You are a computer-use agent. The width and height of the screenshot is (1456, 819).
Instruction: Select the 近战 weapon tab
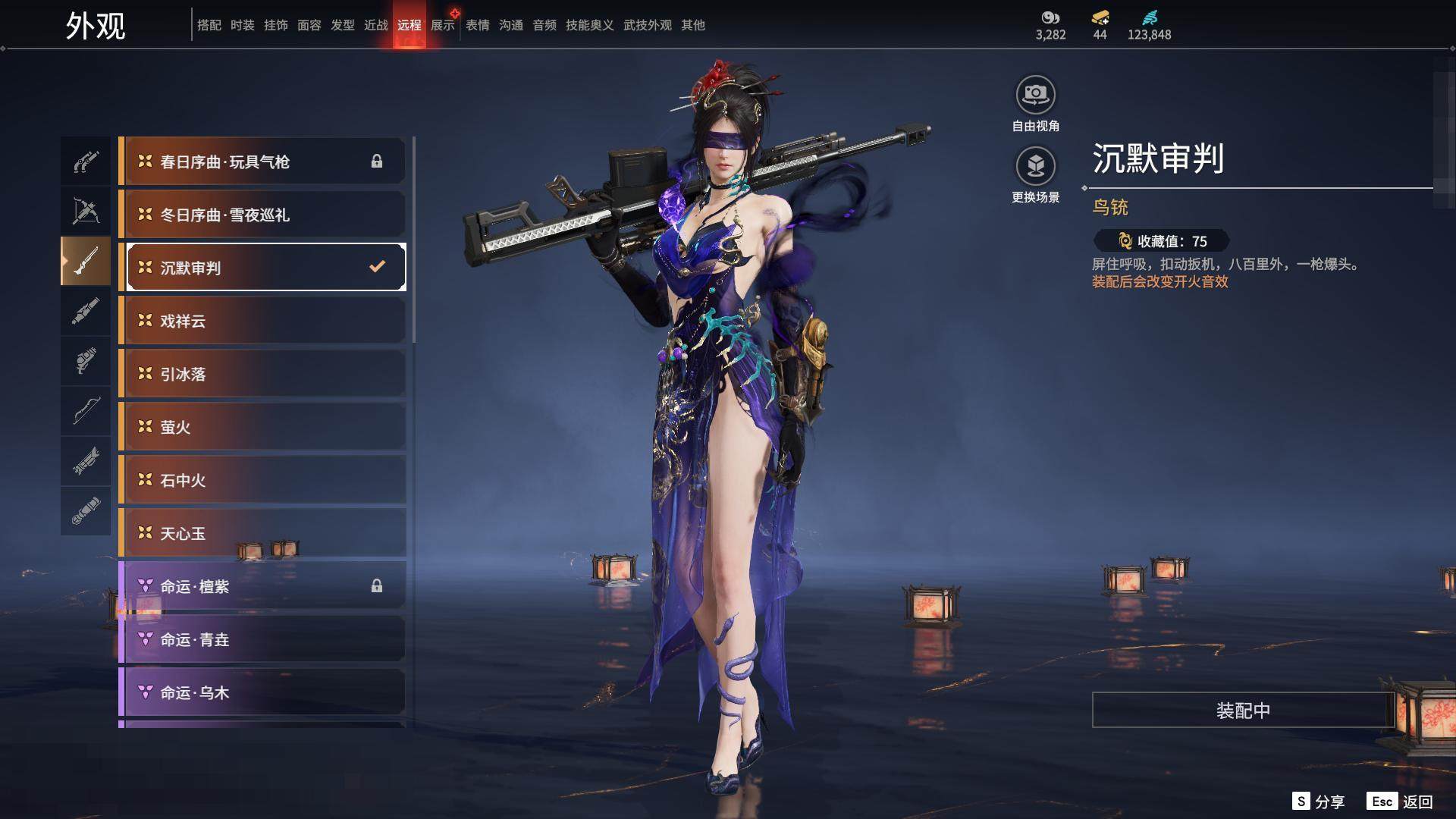[x=376, y=25]
